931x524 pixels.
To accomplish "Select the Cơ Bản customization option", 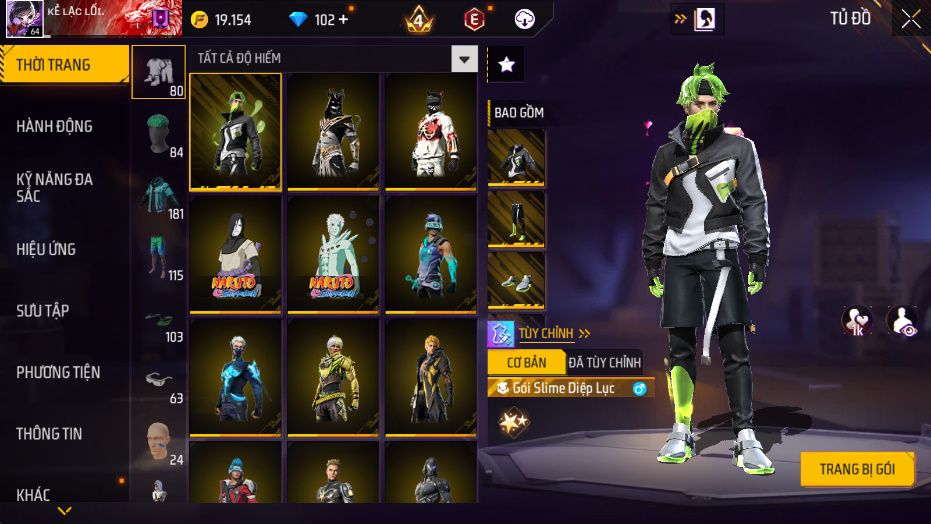I will point(527,362).
